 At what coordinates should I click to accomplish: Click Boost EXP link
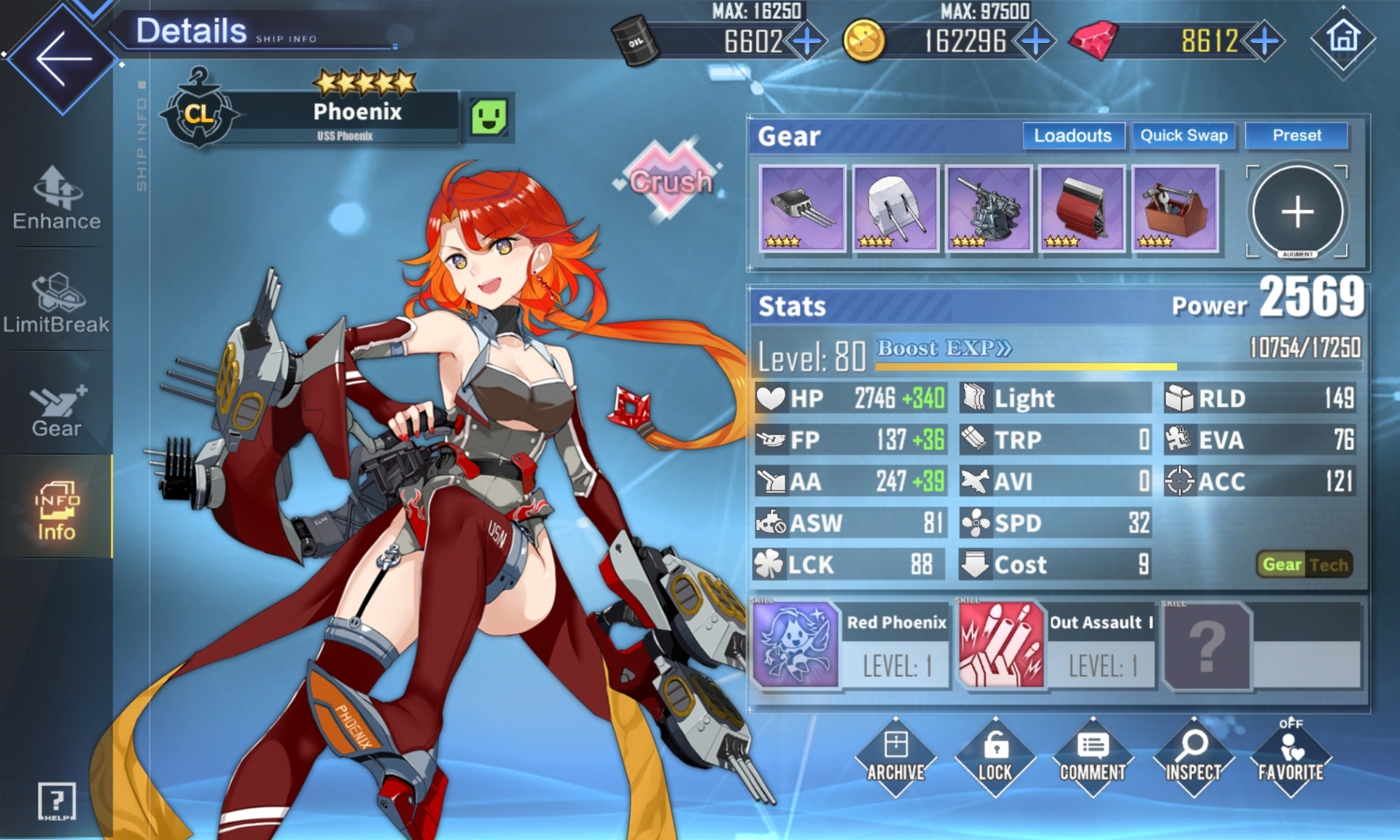tap(944, 349)
